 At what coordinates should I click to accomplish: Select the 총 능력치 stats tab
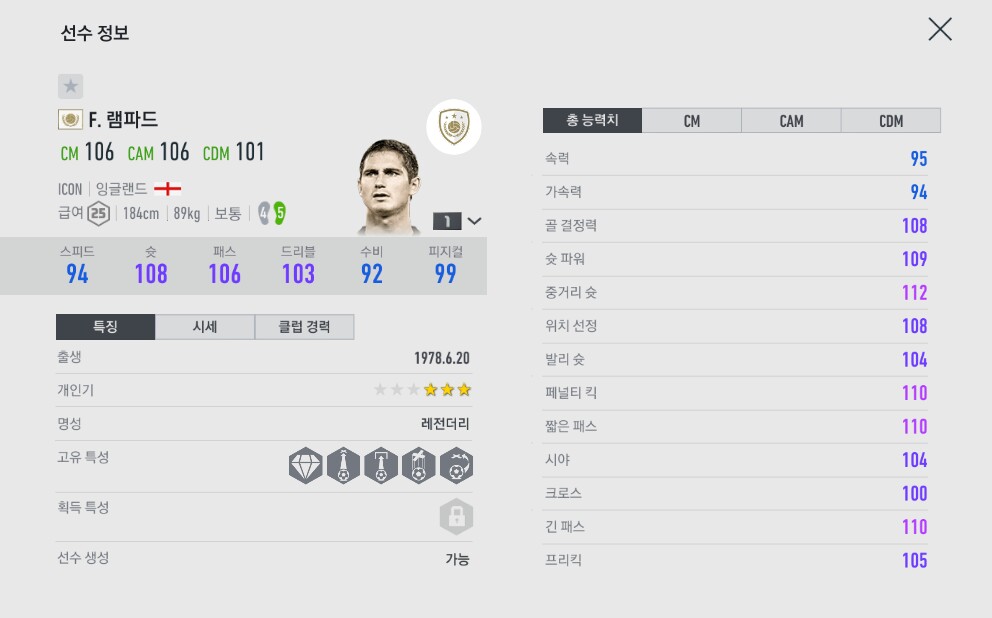pyautogui.click(x=592, y=121)
